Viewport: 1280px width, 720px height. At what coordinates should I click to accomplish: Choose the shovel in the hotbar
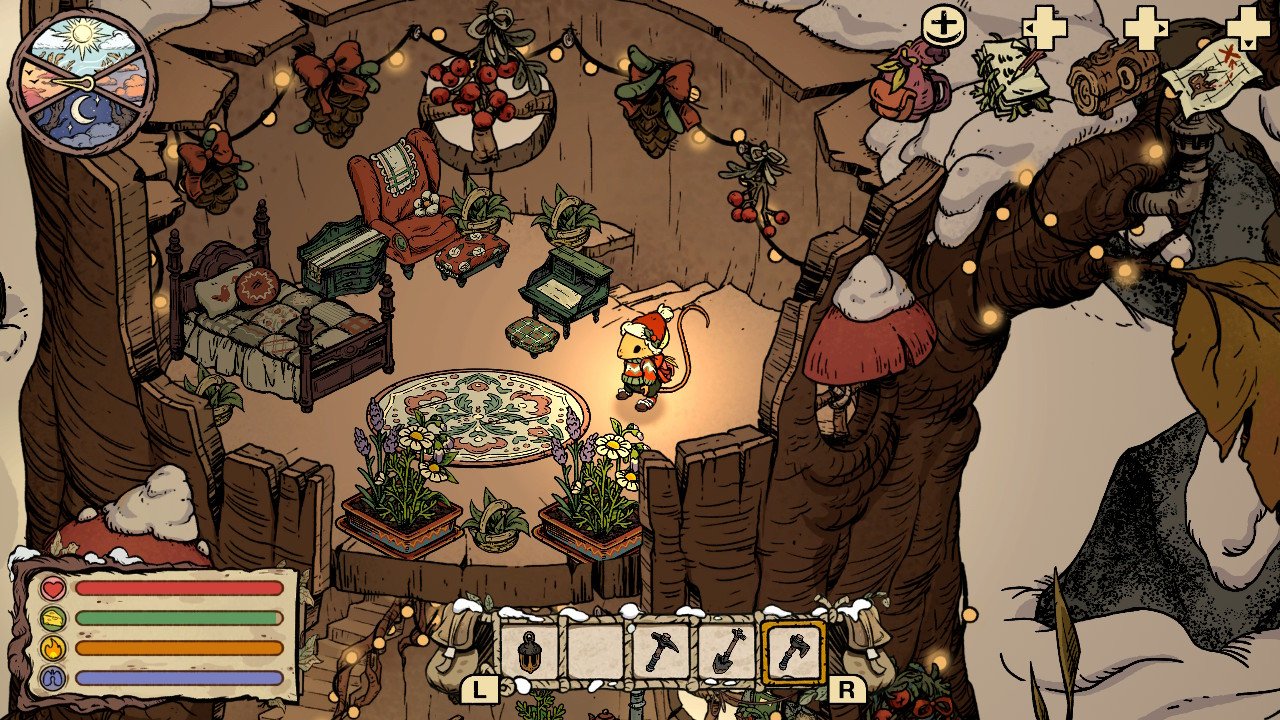pyautogui.click(x=726, y=653)
